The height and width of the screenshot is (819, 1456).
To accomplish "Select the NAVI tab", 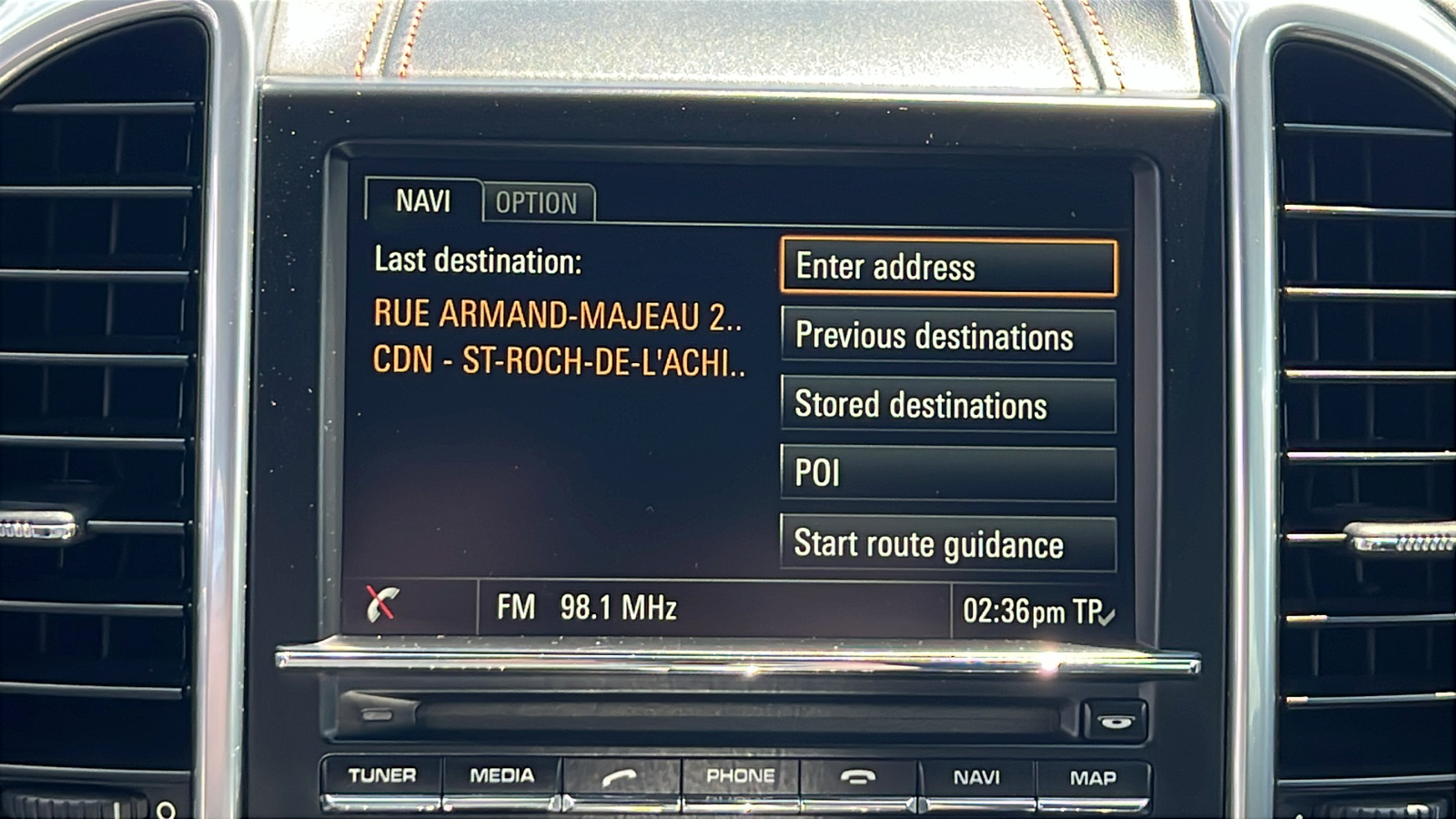I will click(422, 202).
